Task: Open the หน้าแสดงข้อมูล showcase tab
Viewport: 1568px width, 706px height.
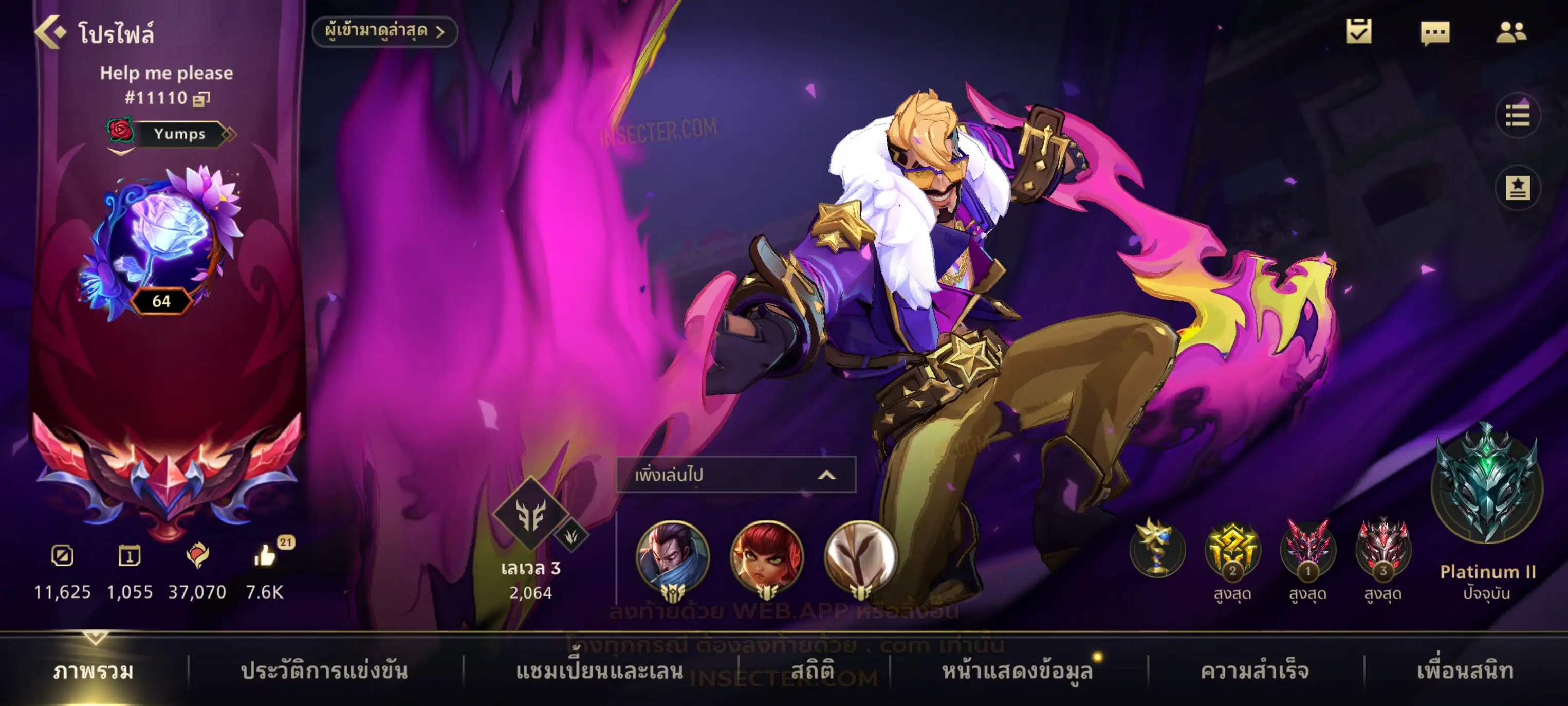Action: (1017, 671)
